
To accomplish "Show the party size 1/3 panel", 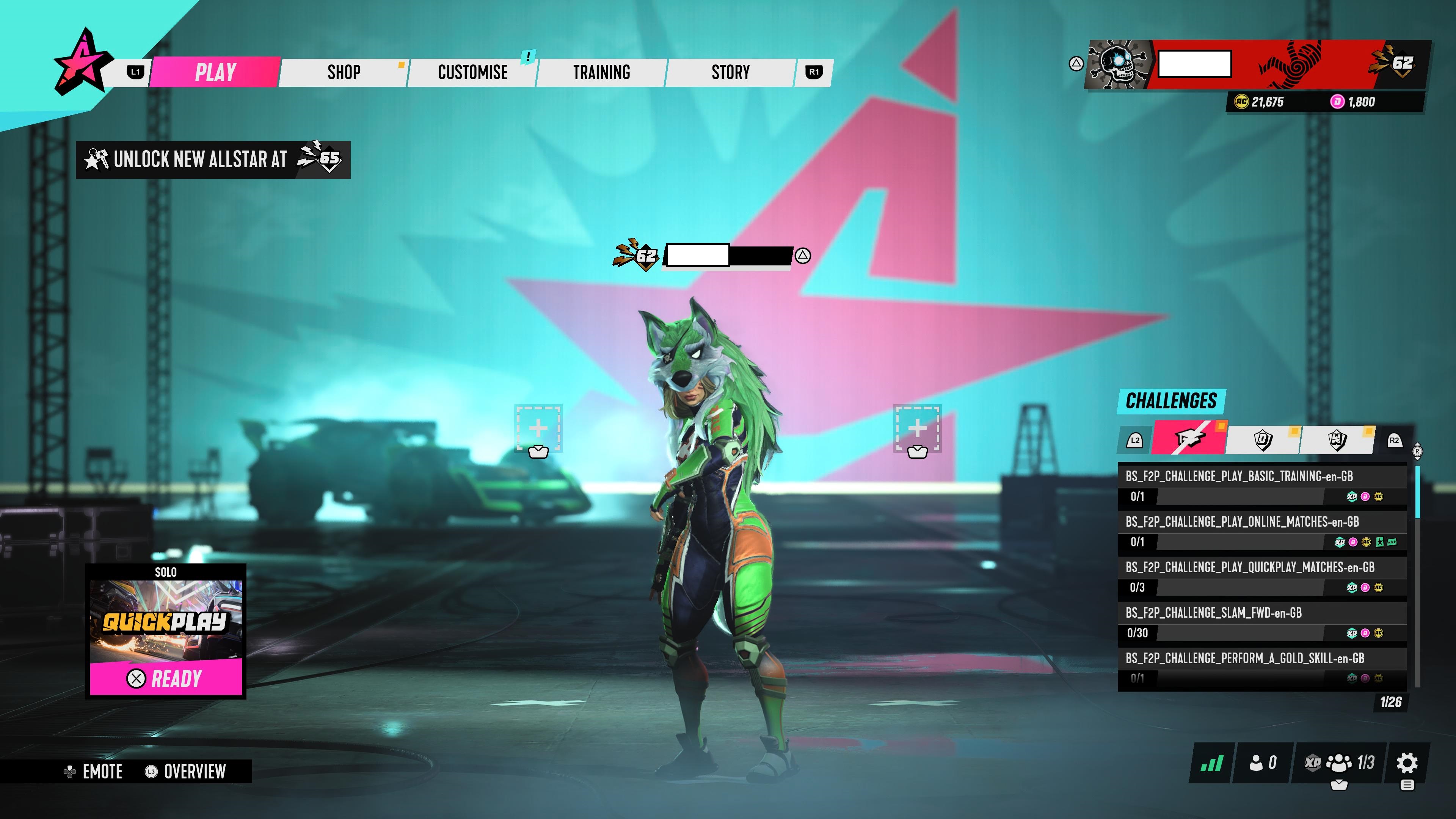I will (1340, 763).
